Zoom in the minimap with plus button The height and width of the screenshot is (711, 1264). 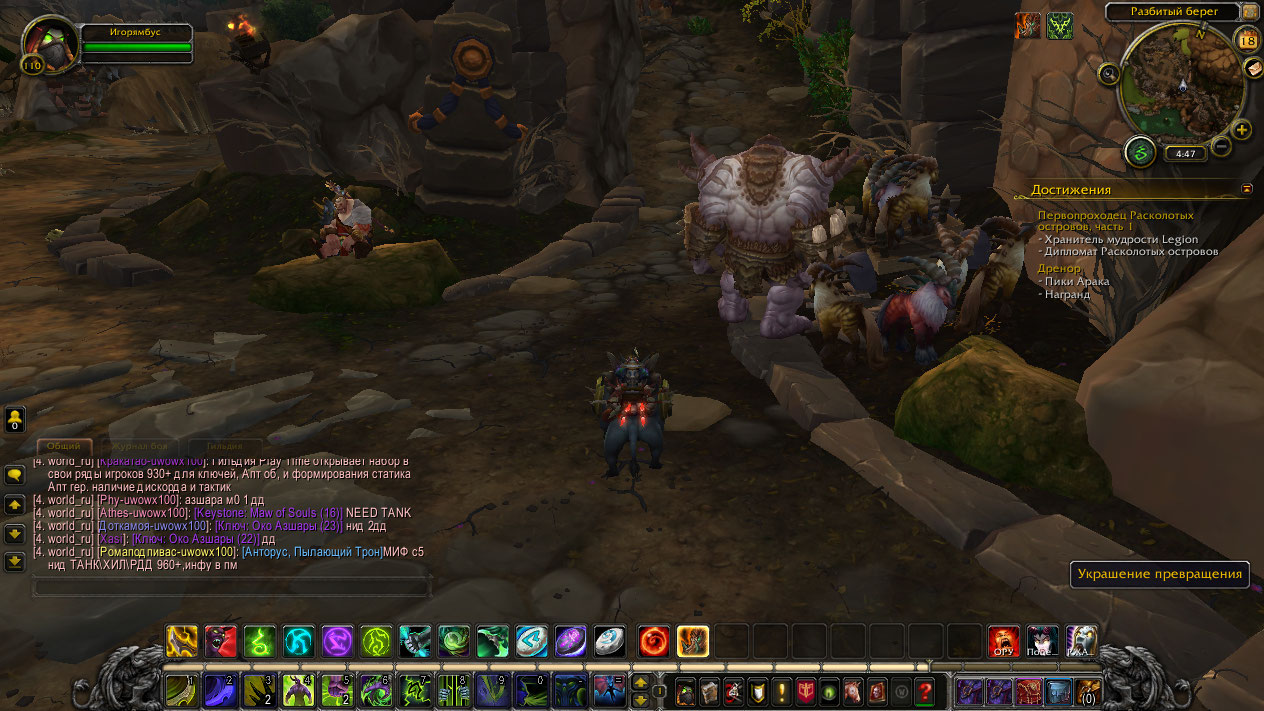pyautogui.click(x=1241, y=130)
